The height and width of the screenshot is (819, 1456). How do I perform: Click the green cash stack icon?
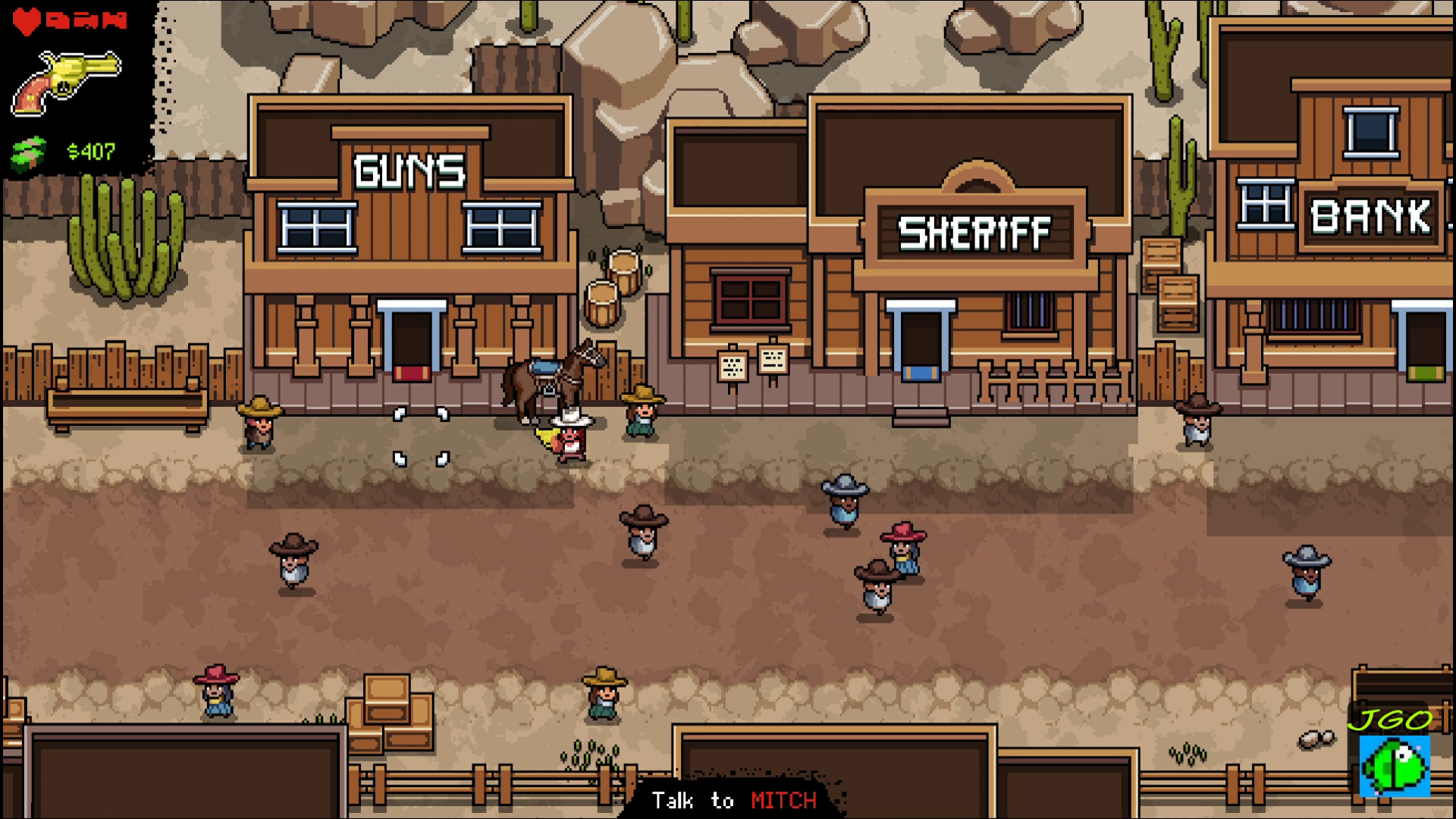tap(29, 152)
